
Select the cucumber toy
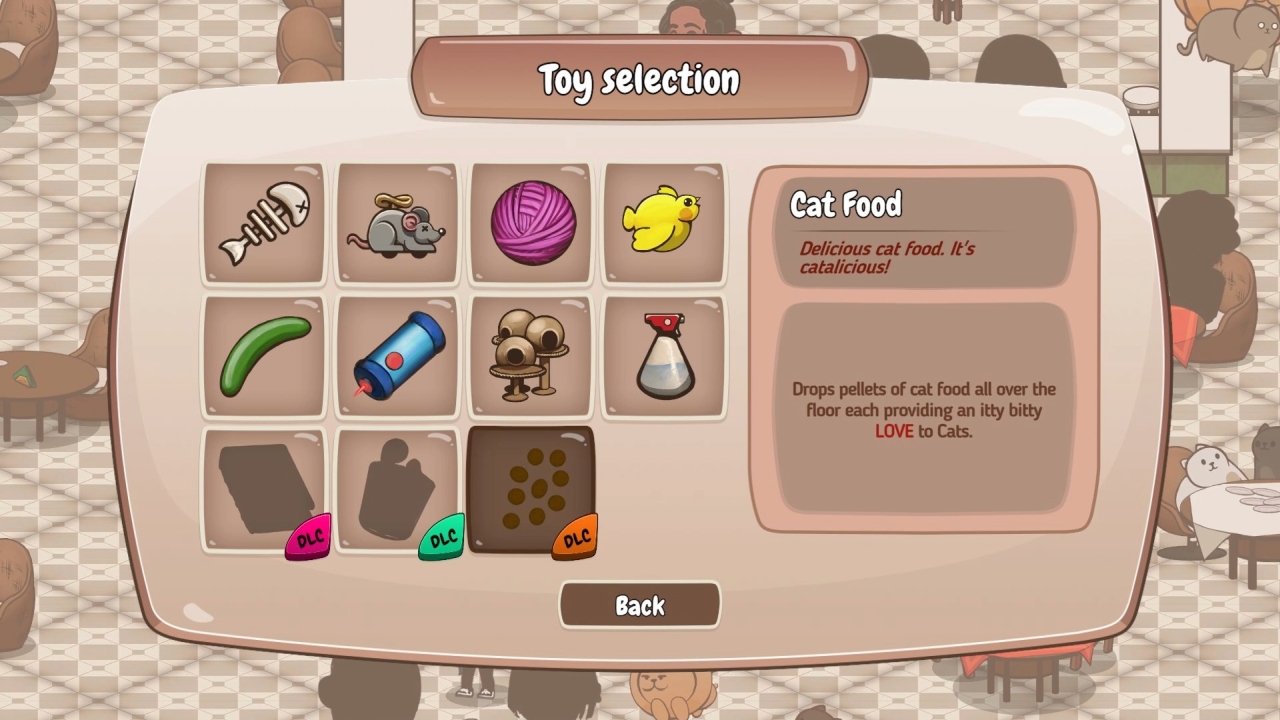(263, 356)
